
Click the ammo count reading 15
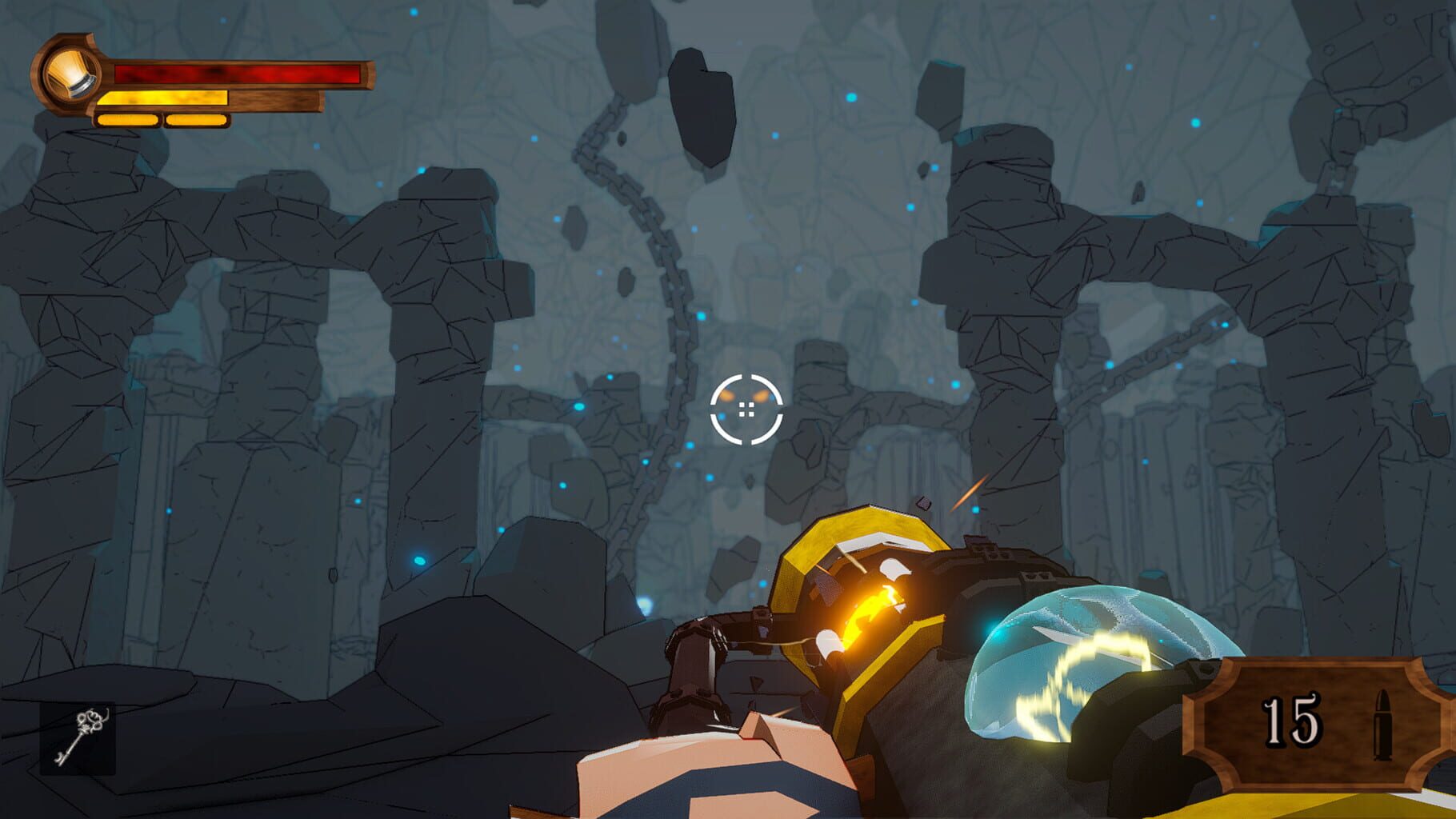[1291, 719]
